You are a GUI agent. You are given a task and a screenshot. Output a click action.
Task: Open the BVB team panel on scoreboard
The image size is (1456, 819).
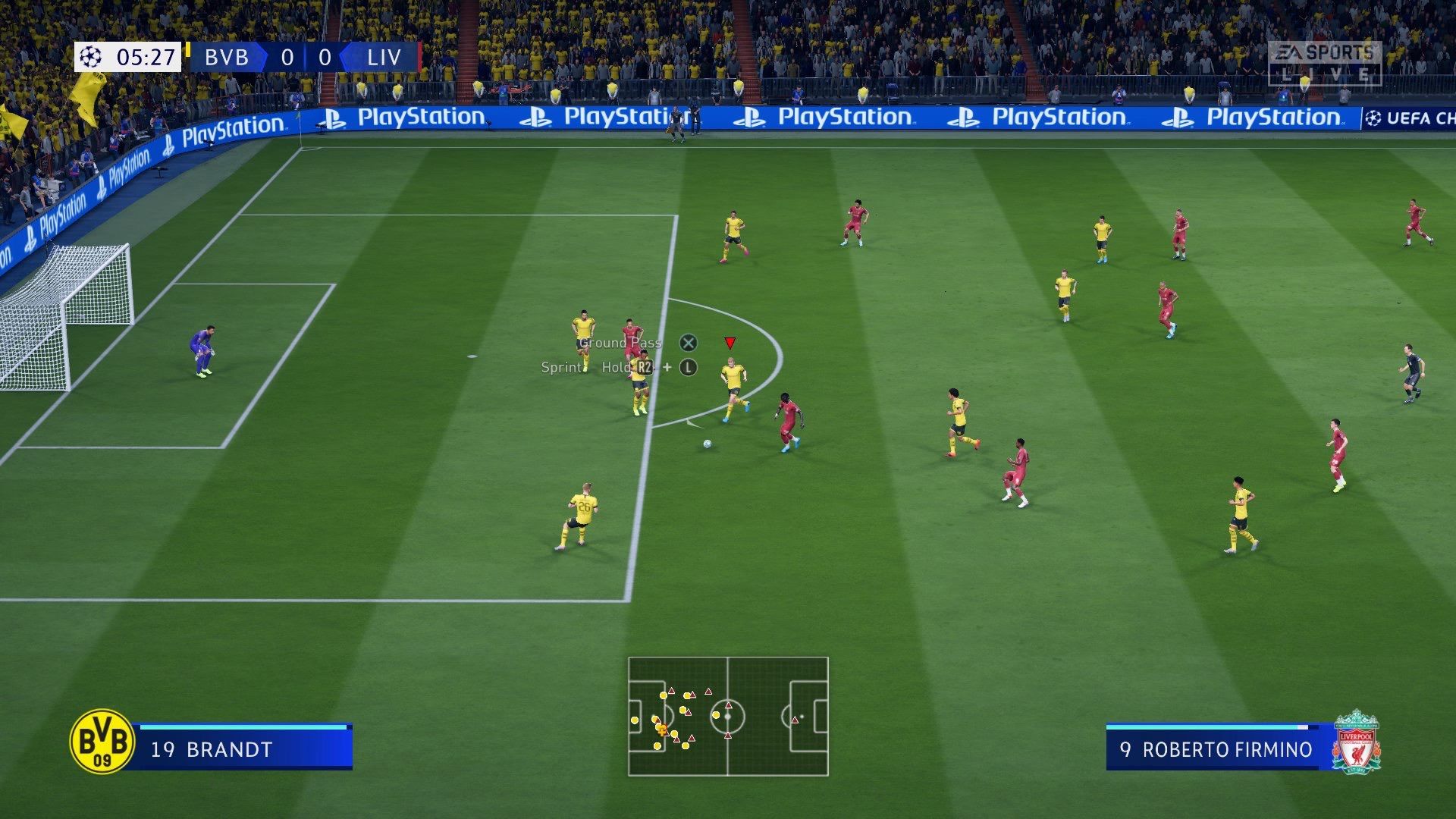226,57
